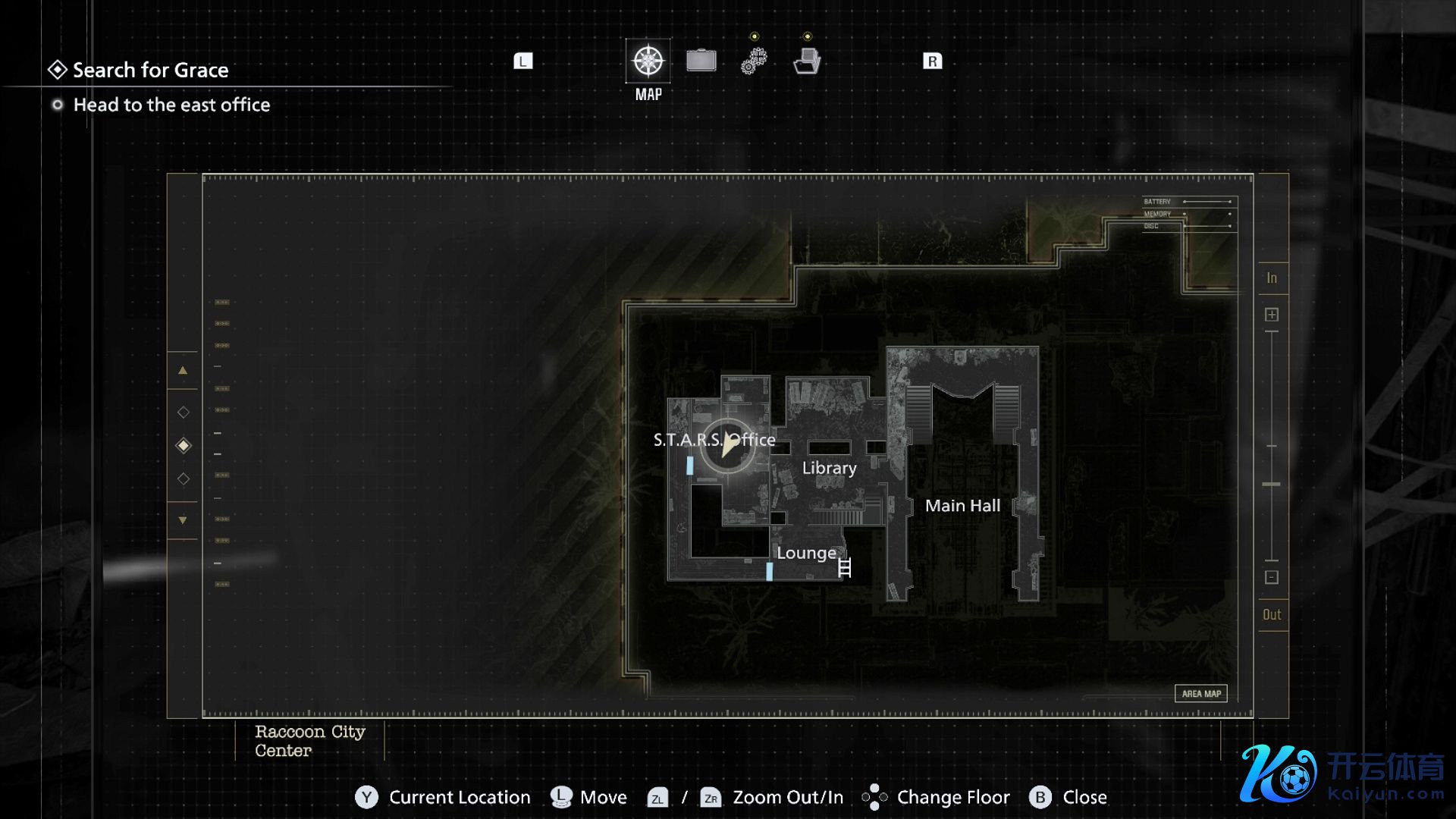Click the Lounge room label
The width and height of the screenshot is (1456, 819).
(x=806, y=553)
